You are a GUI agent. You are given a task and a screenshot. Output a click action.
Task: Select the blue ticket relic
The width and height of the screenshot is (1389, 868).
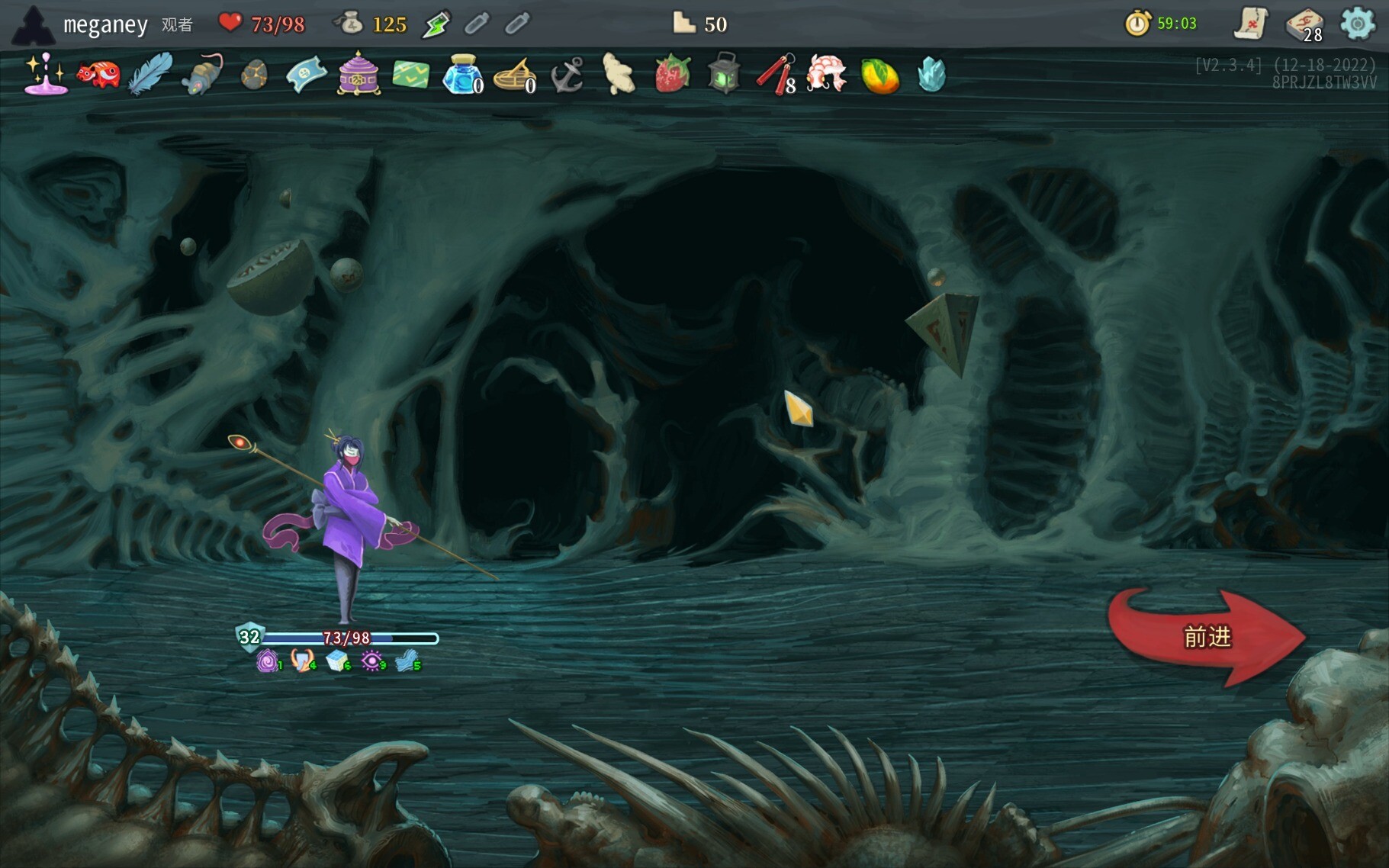pos(306,75)
